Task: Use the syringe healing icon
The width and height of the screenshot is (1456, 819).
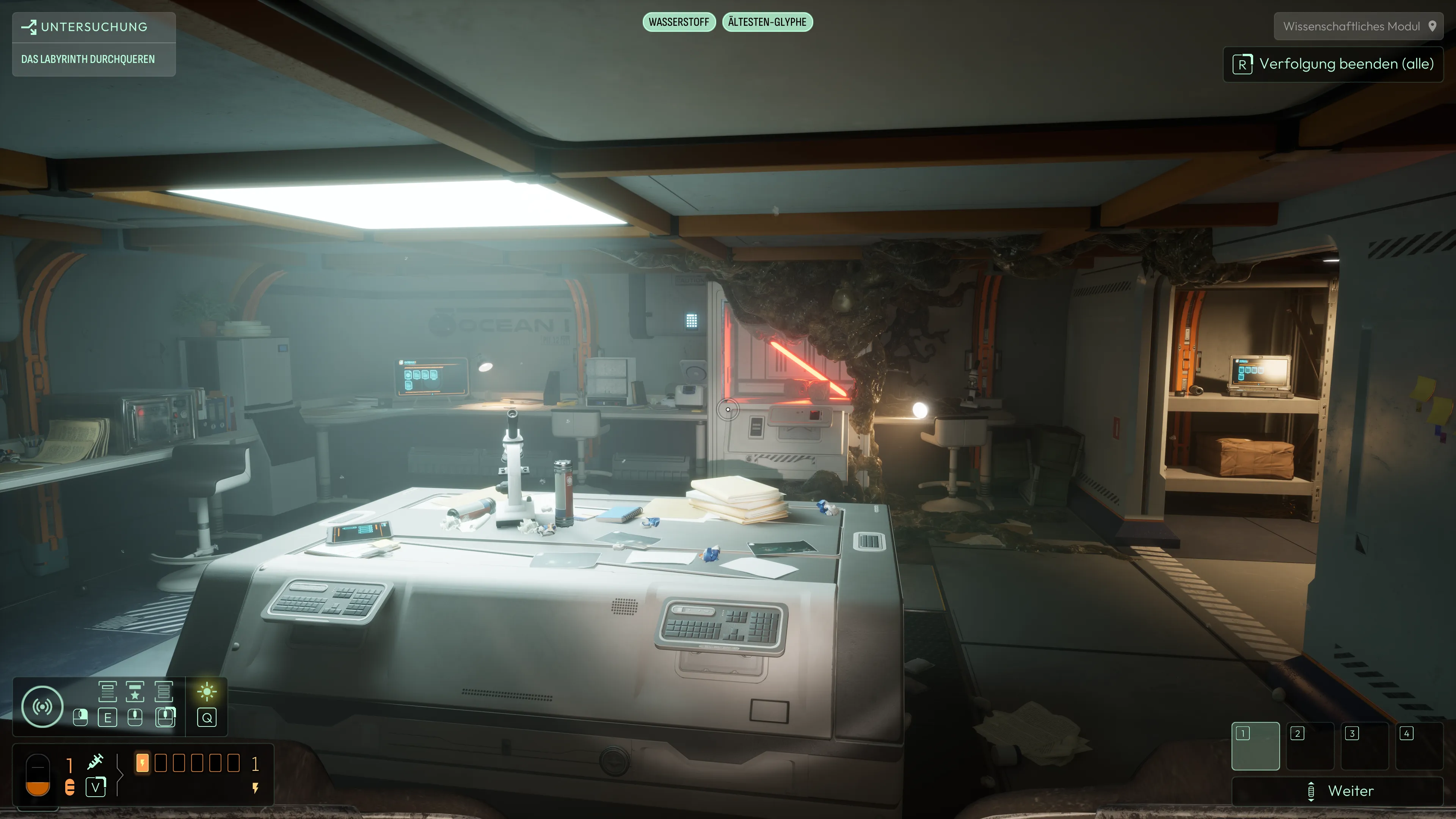Action: 96,762
